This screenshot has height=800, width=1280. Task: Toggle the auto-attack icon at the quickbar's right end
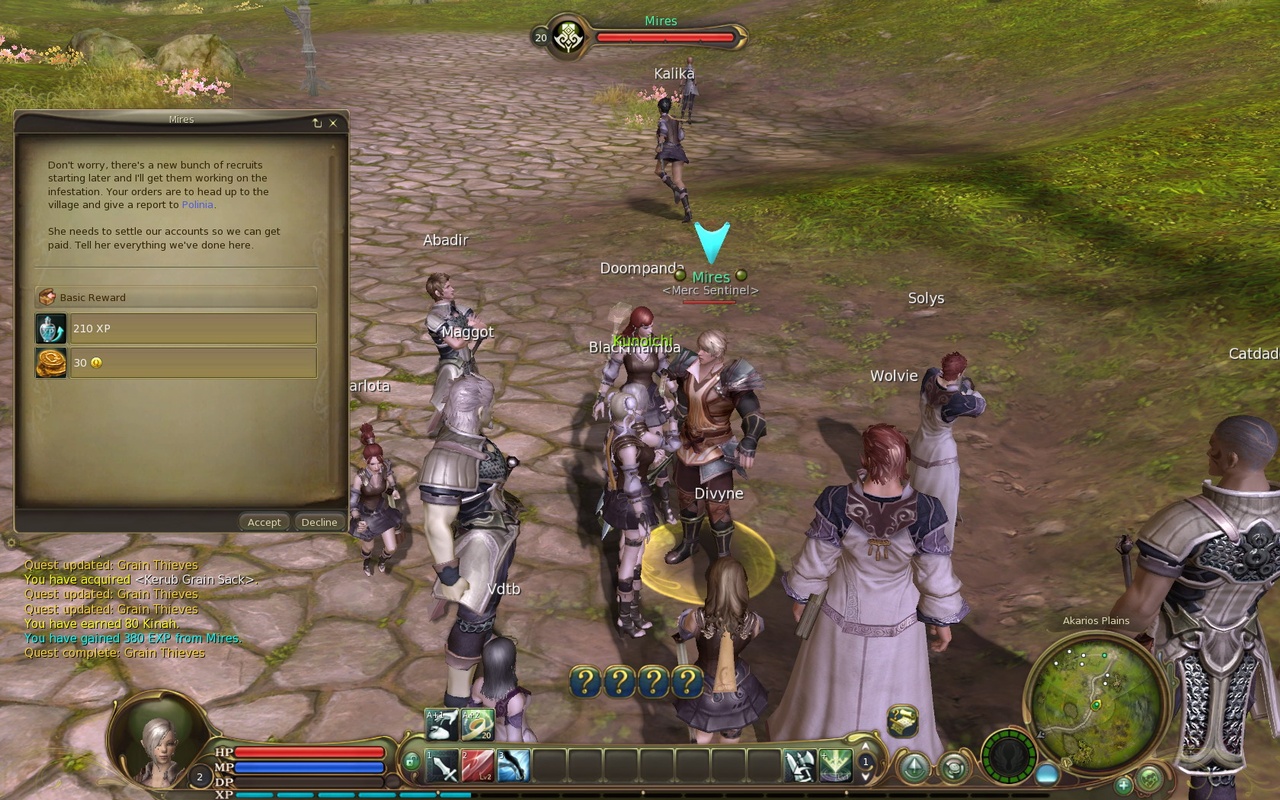click(798, 766)
